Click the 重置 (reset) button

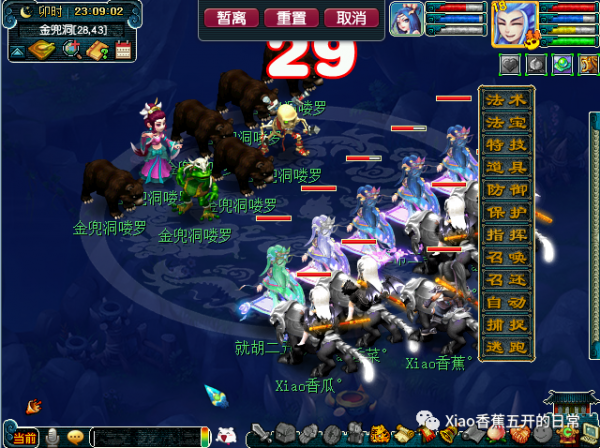pyautogui.click(x=295, y=18)
